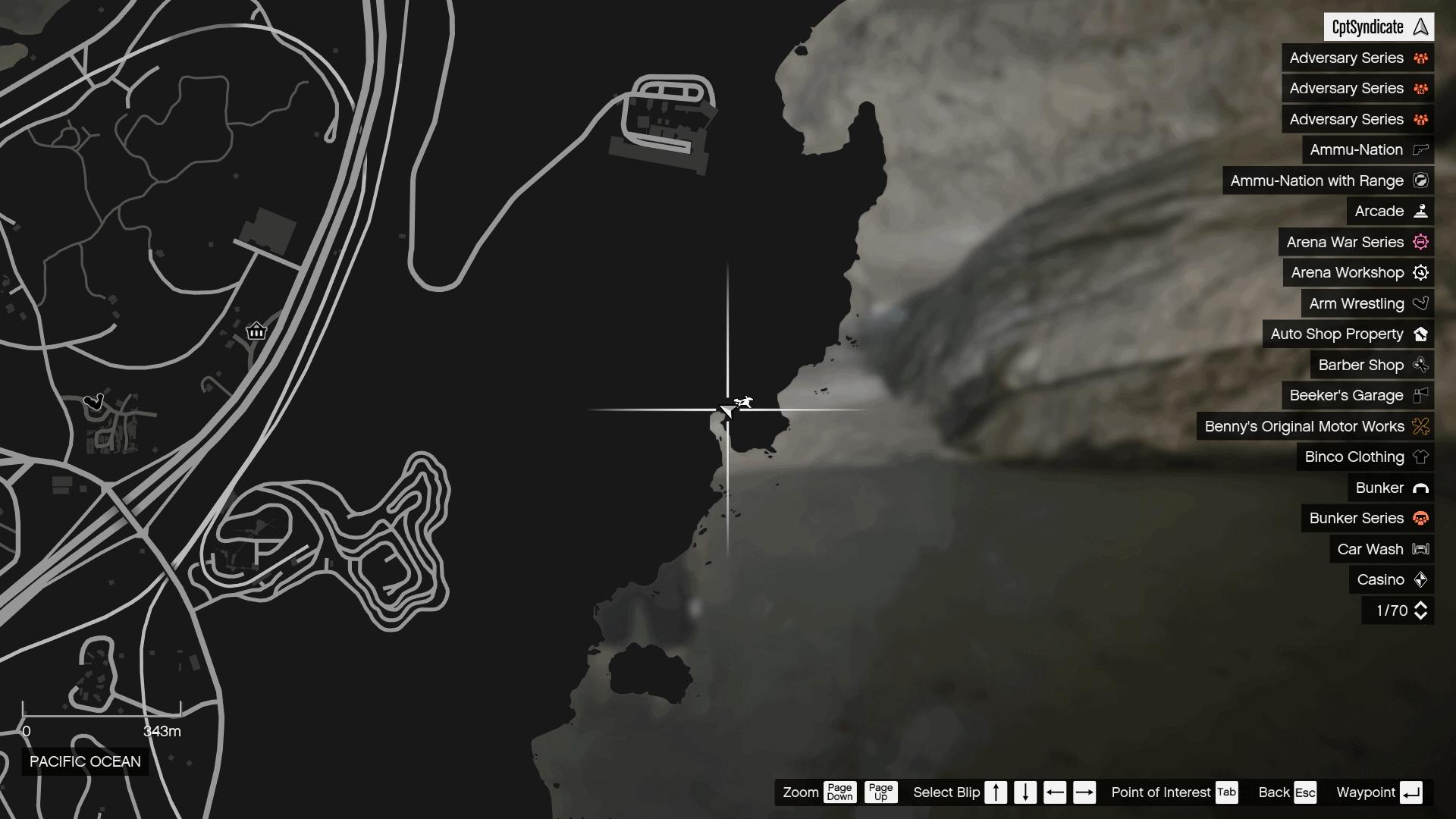Select the Arcade joystick icon
Screen dimensions: 1456x819
[1419, 211]
